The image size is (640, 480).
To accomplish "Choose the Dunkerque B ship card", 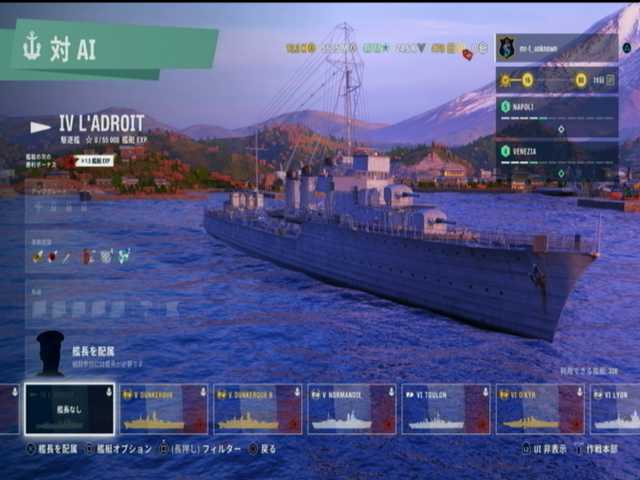I will (258, 409).
